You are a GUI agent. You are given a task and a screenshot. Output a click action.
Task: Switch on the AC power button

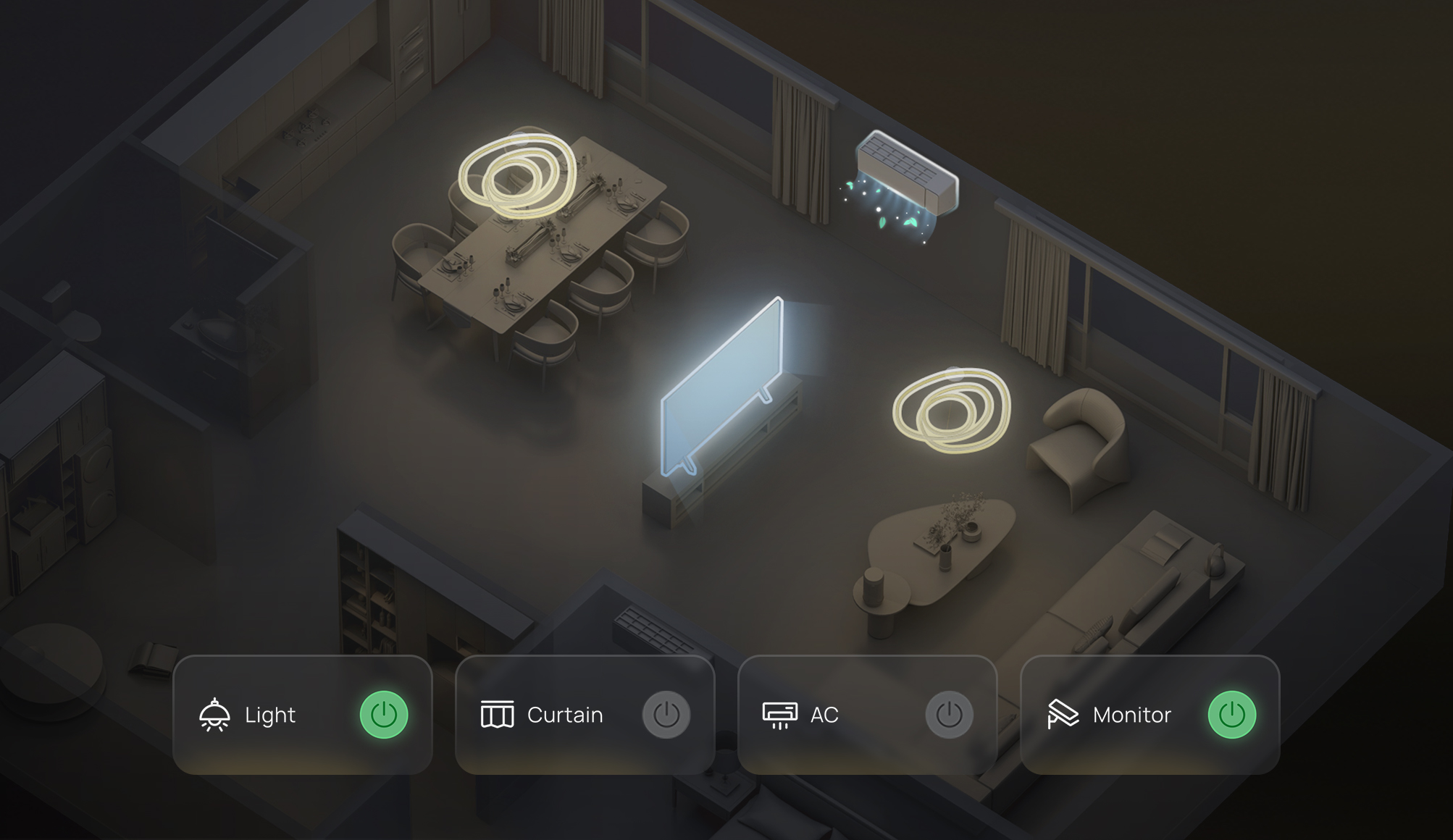tap(949, 715)
